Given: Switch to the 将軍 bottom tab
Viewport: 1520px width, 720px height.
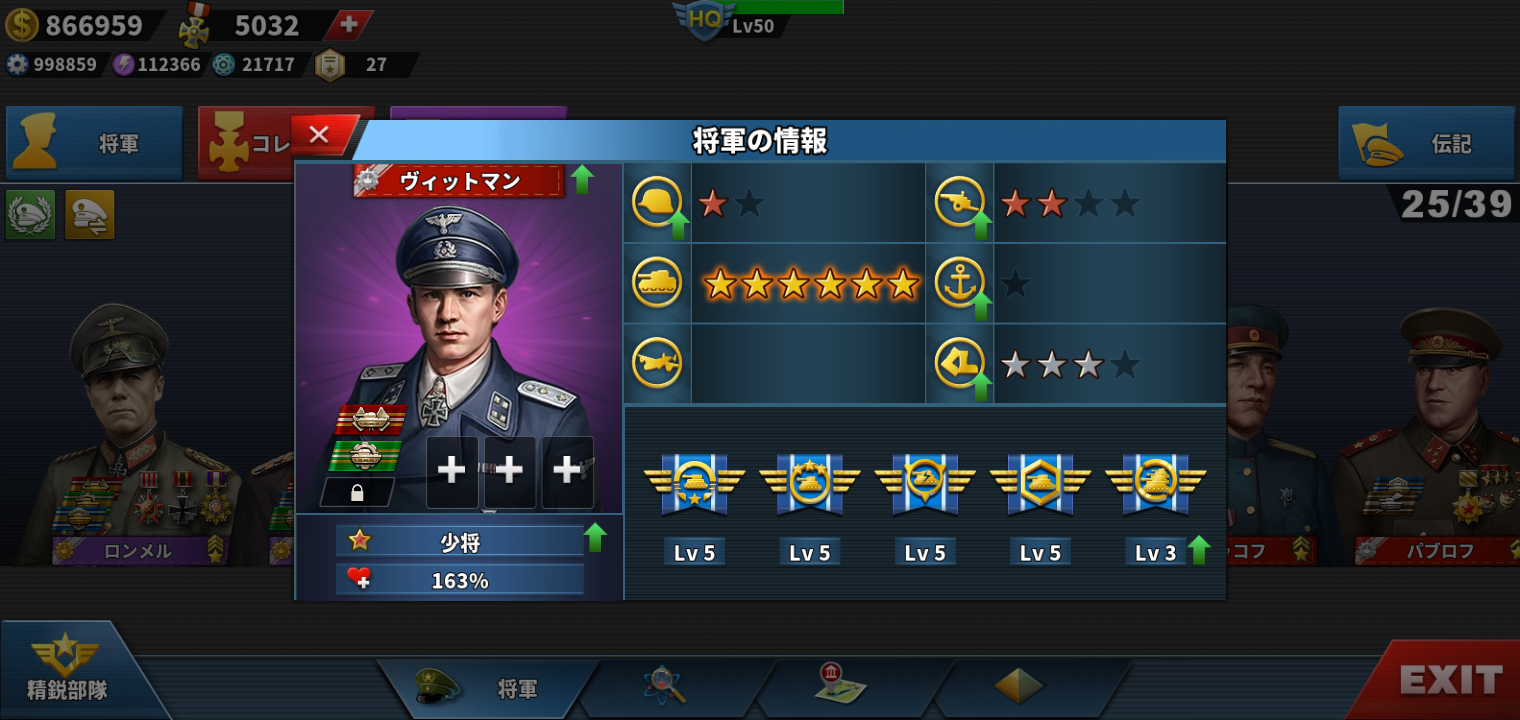Looking at the screenshot, I should click(x=489, y=688).
